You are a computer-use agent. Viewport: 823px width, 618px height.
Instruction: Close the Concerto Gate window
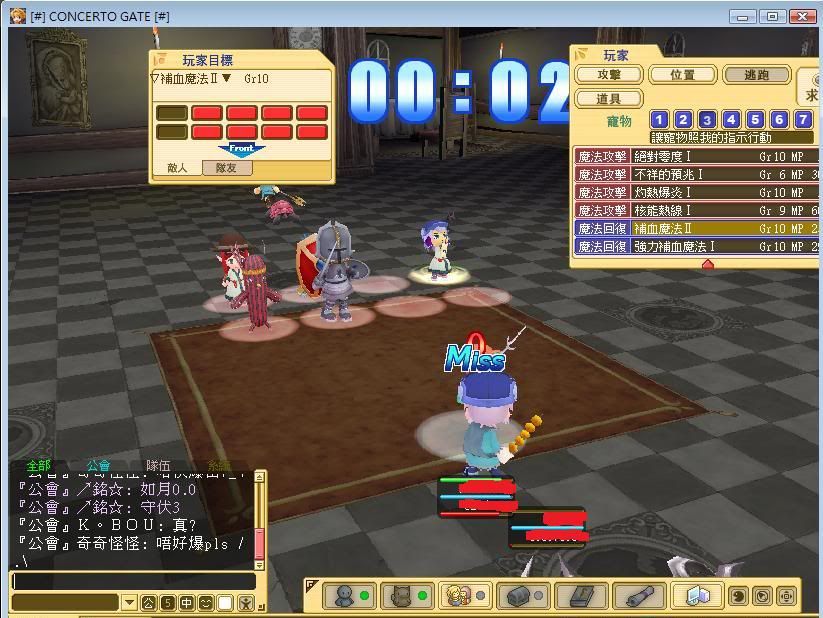[803, 16]
